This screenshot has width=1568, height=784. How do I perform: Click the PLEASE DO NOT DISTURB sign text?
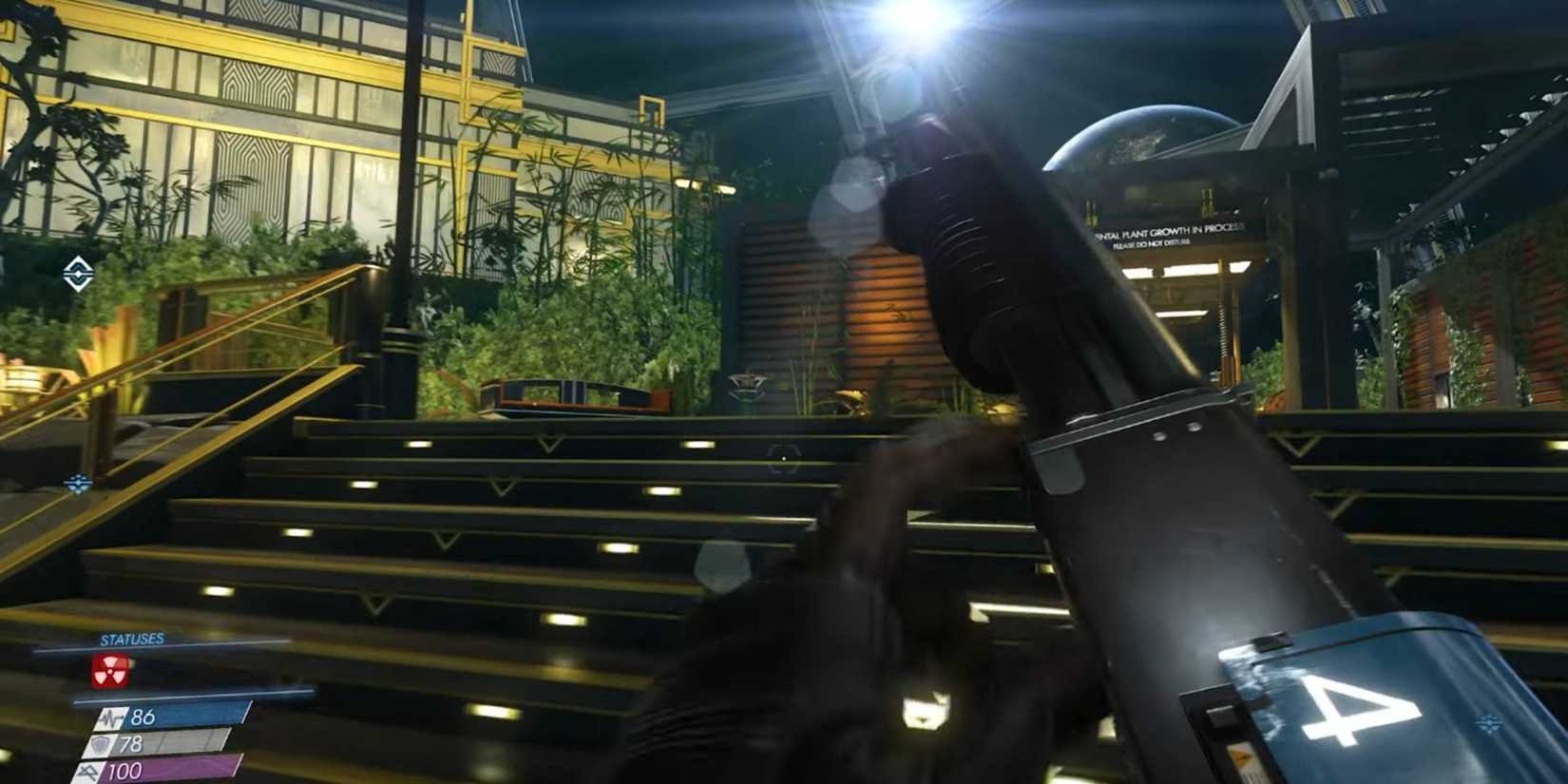tap(1153, 243)
